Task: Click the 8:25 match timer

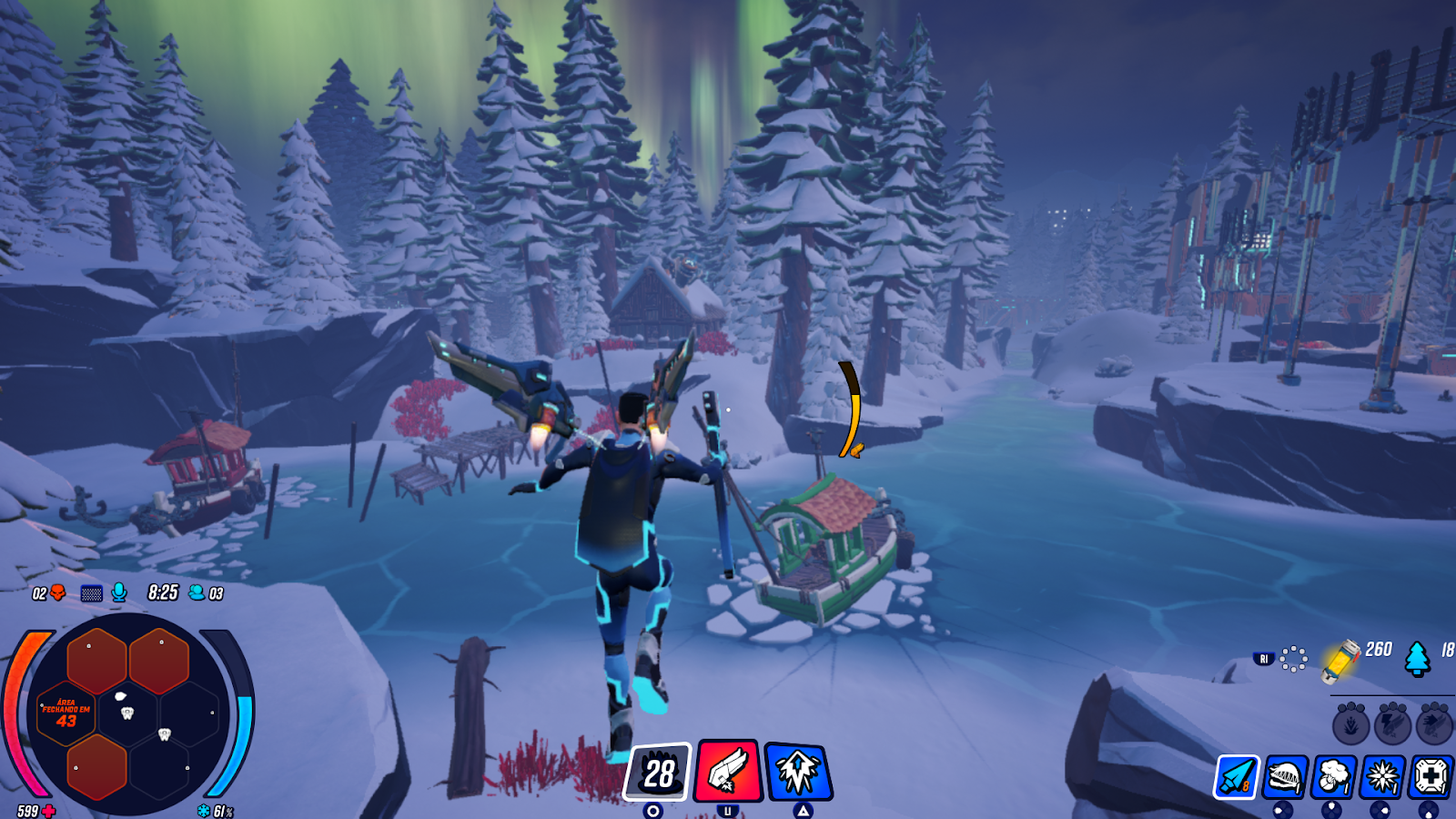Action: pos(161,592)
